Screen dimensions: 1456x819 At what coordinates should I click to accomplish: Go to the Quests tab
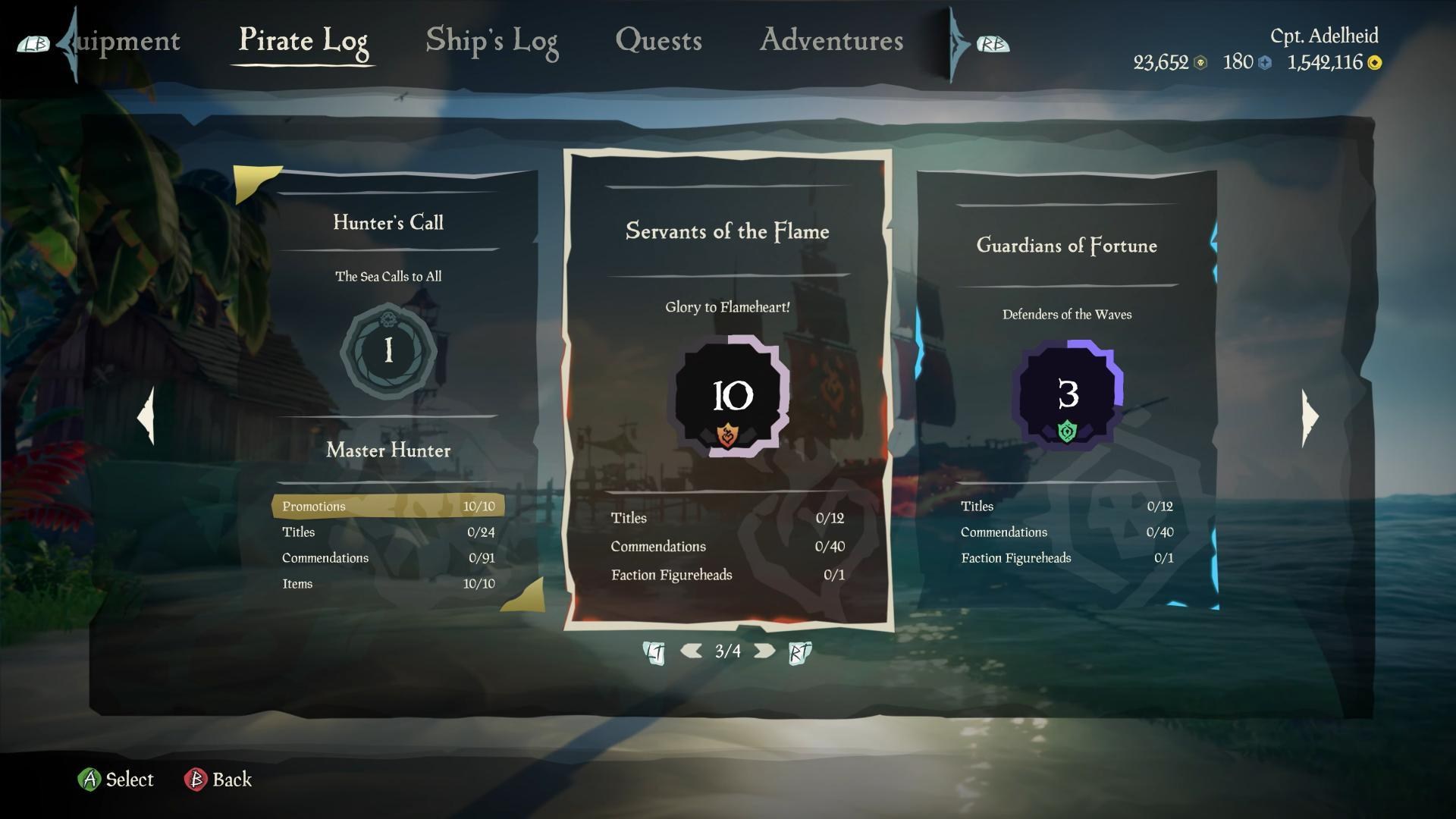coord(658,41)
